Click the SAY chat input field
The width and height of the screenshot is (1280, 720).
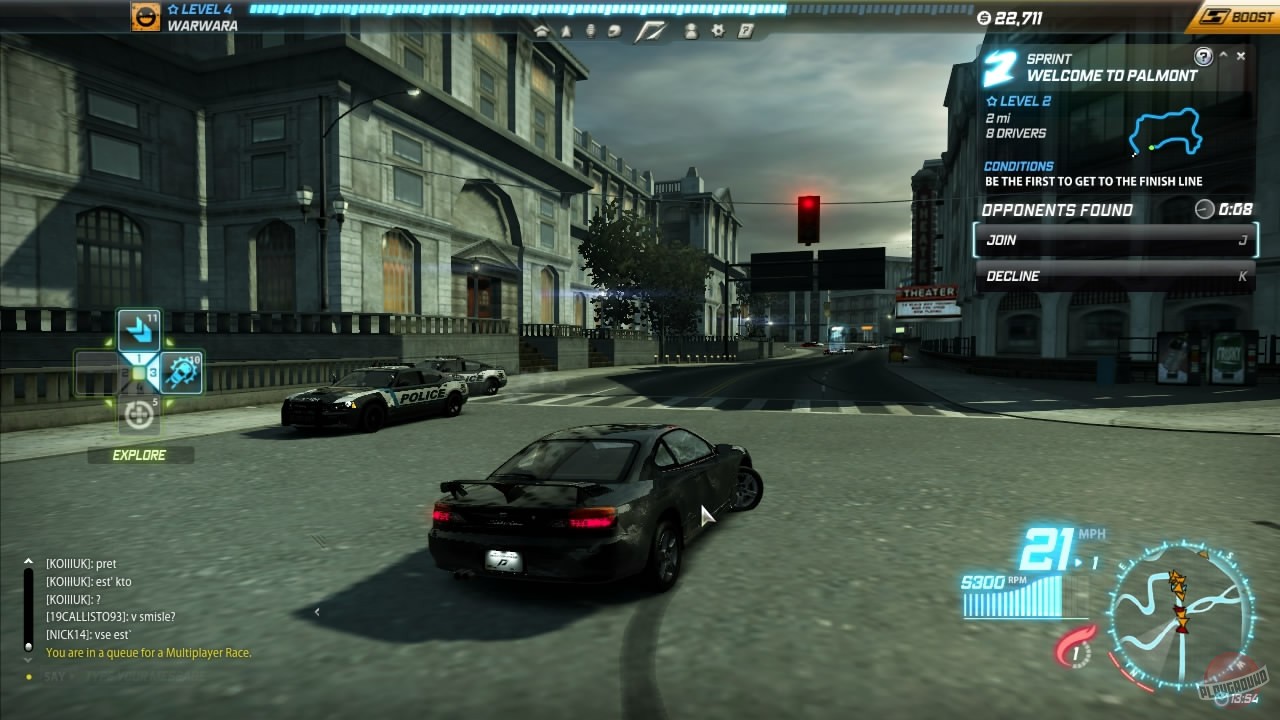pyautogui.click(x=120, y=676)
